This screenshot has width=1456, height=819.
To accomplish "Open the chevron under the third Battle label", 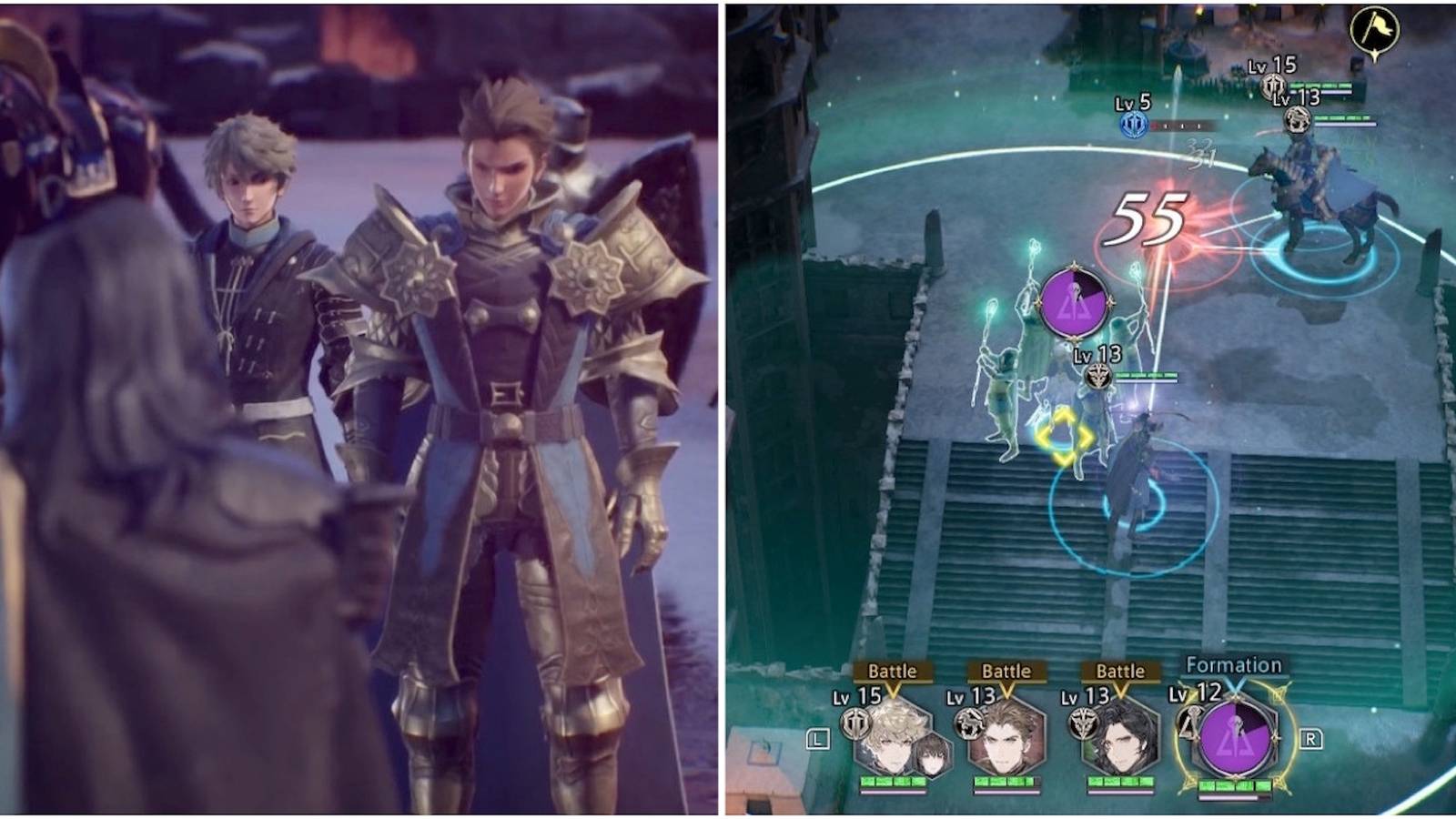I will point(1120,691).
